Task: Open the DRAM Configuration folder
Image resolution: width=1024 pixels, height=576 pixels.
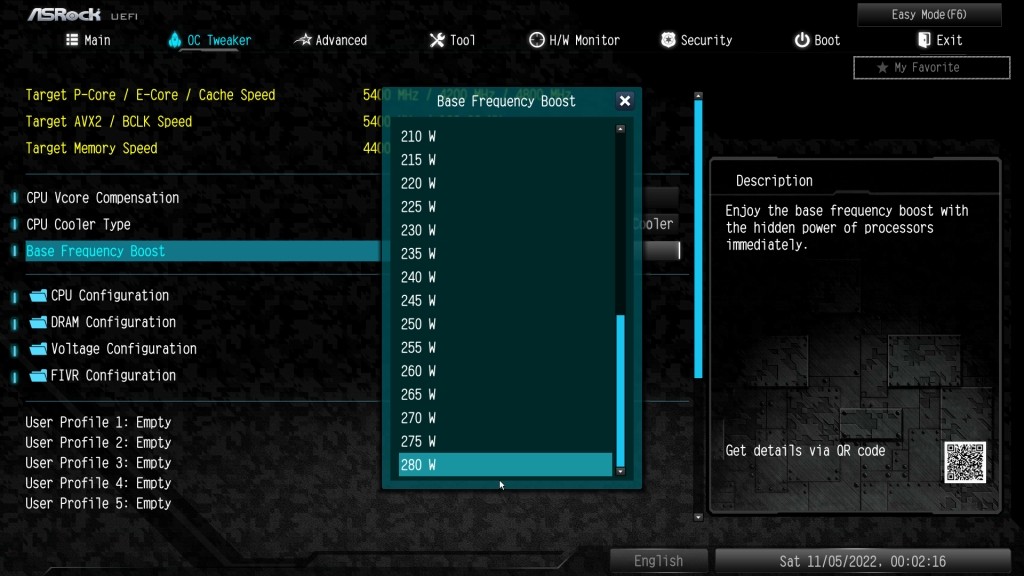Action: 113,322
